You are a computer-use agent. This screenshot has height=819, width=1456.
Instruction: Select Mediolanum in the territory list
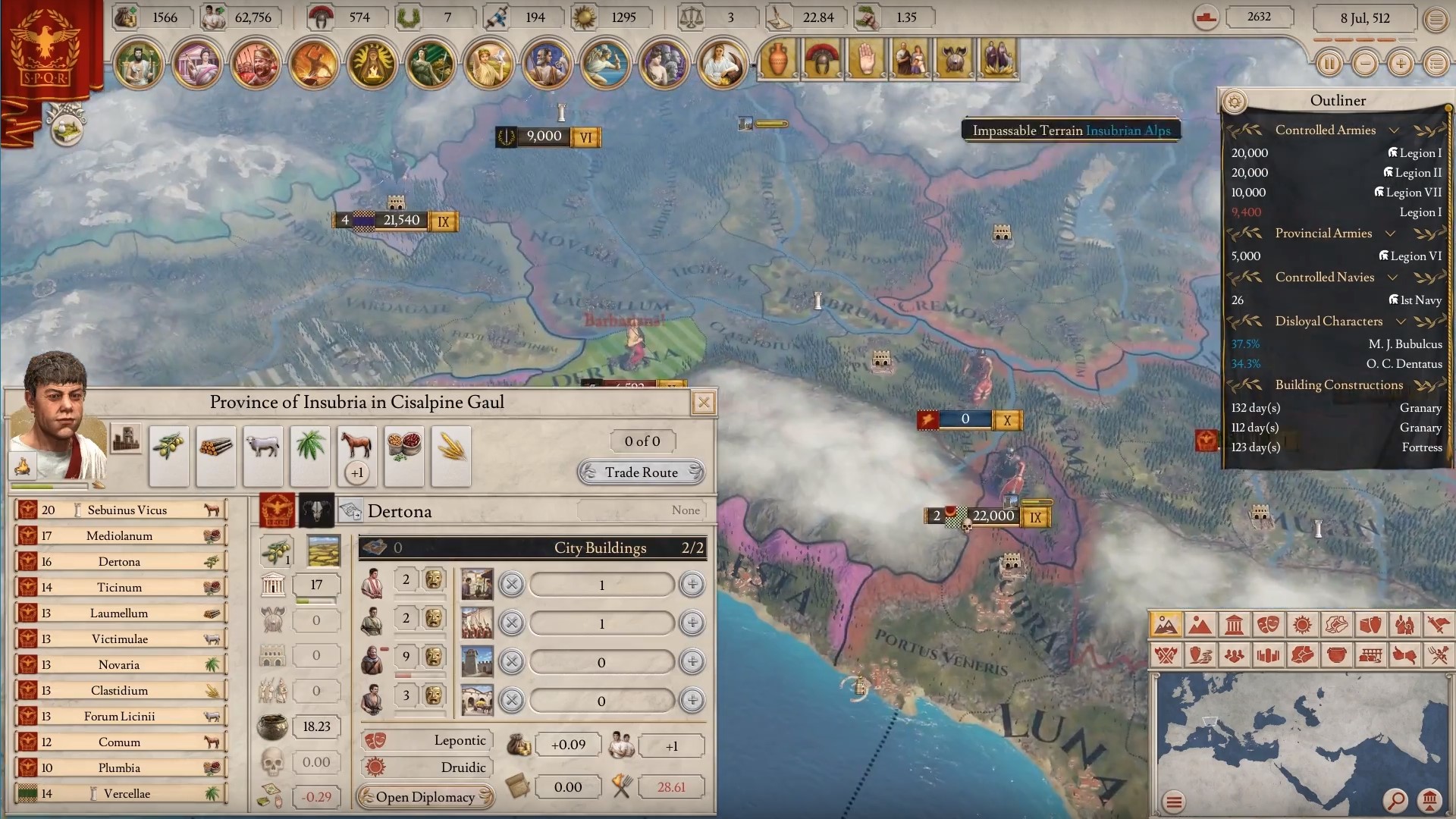pos(120,536)
